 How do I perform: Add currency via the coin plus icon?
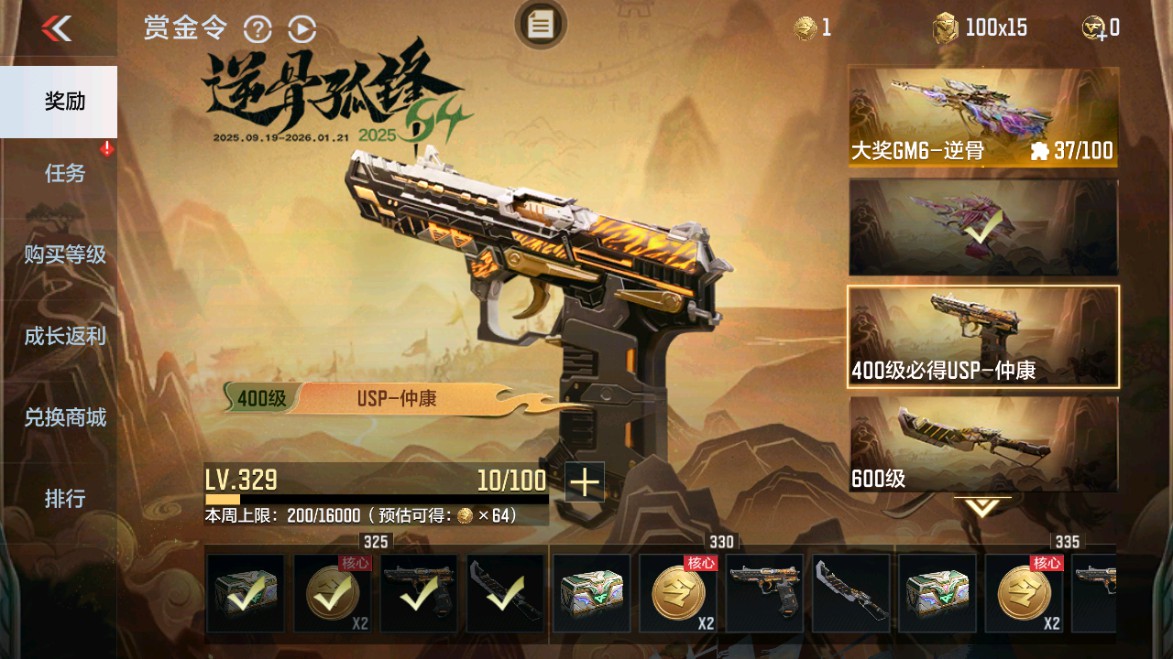(1100, 28)
